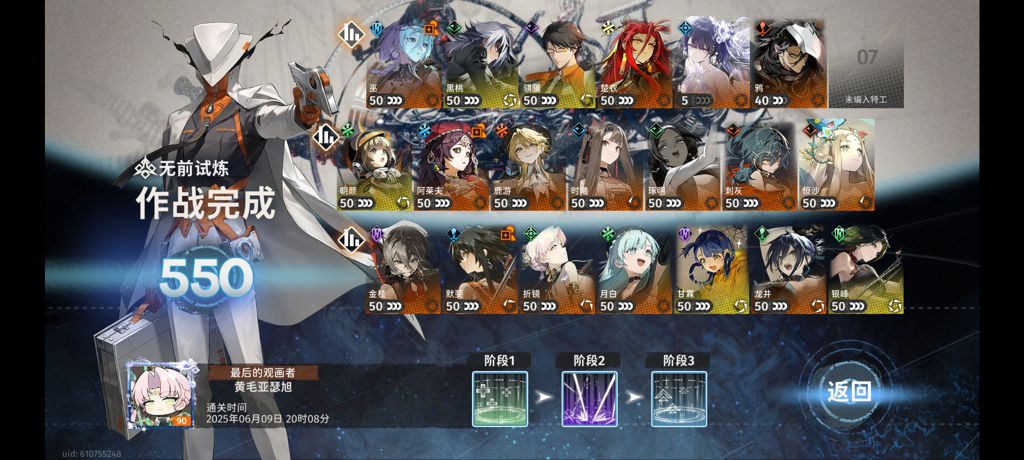Show statistics for the third team row
This screenshot has width=1024, height=460.
351,239
